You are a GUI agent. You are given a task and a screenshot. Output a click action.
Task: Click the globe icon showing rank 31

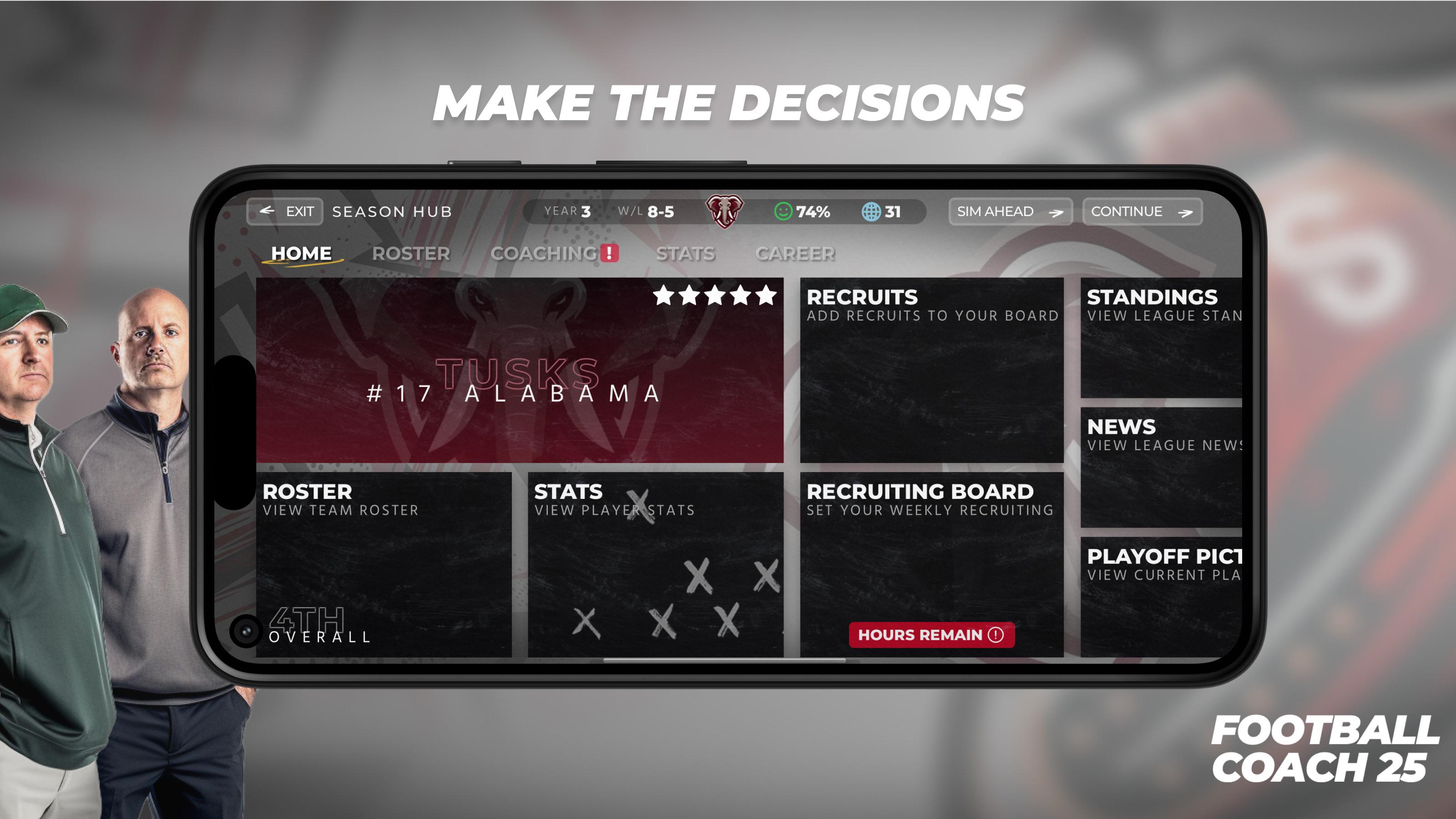(x=874, y=211)
